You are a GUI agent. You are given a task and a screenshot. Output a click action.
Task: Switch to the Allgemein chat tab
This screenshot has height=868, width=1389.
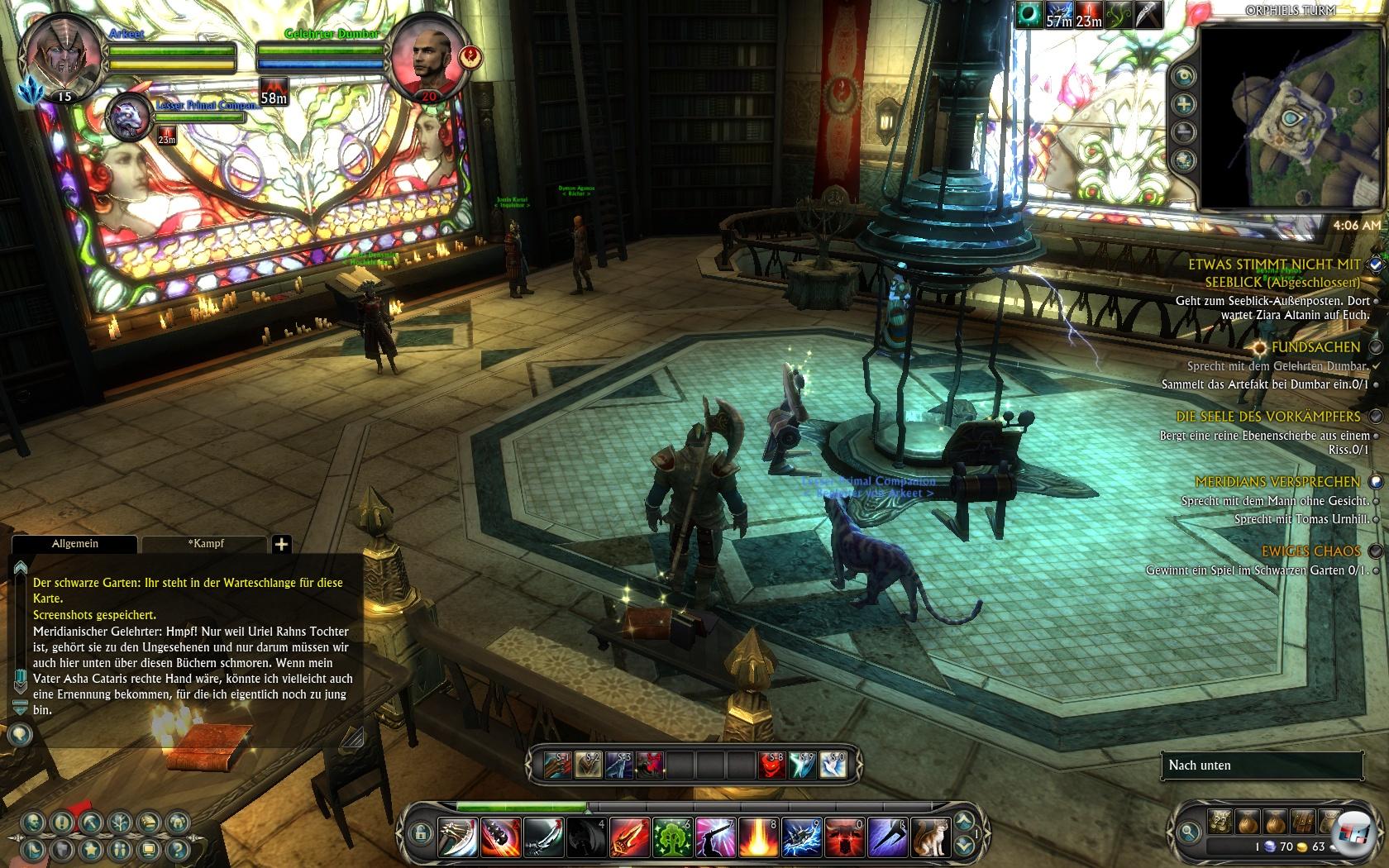pos(74,544)
